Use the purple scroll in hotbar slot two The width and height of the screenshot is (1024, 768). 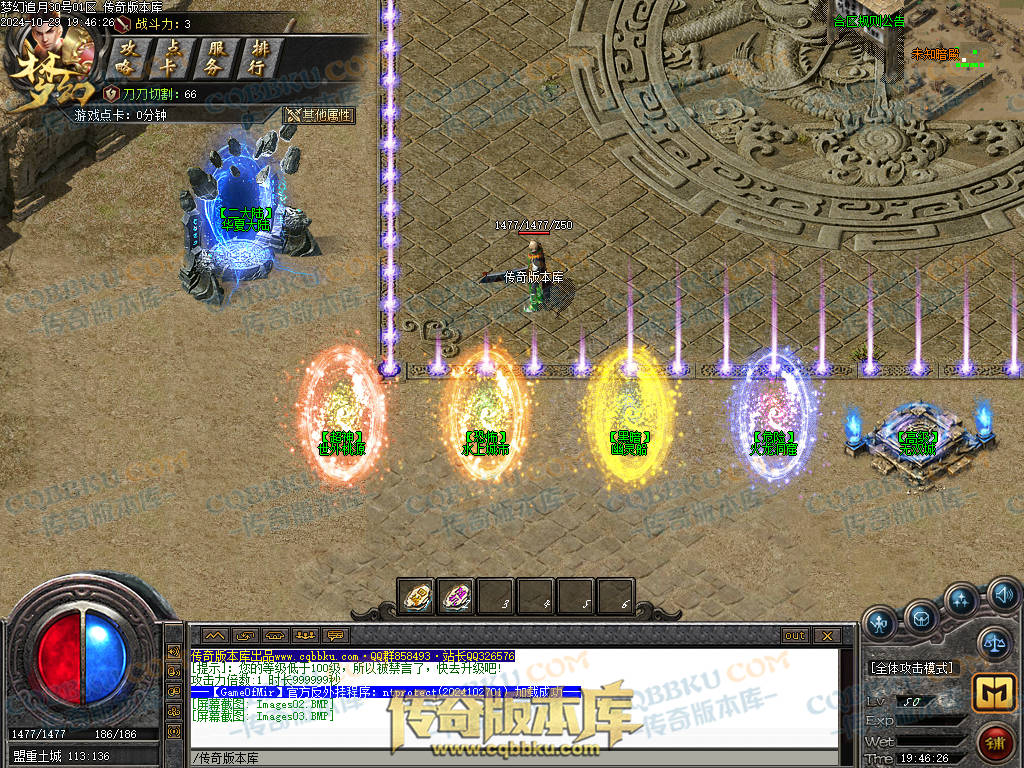(456, 597)
